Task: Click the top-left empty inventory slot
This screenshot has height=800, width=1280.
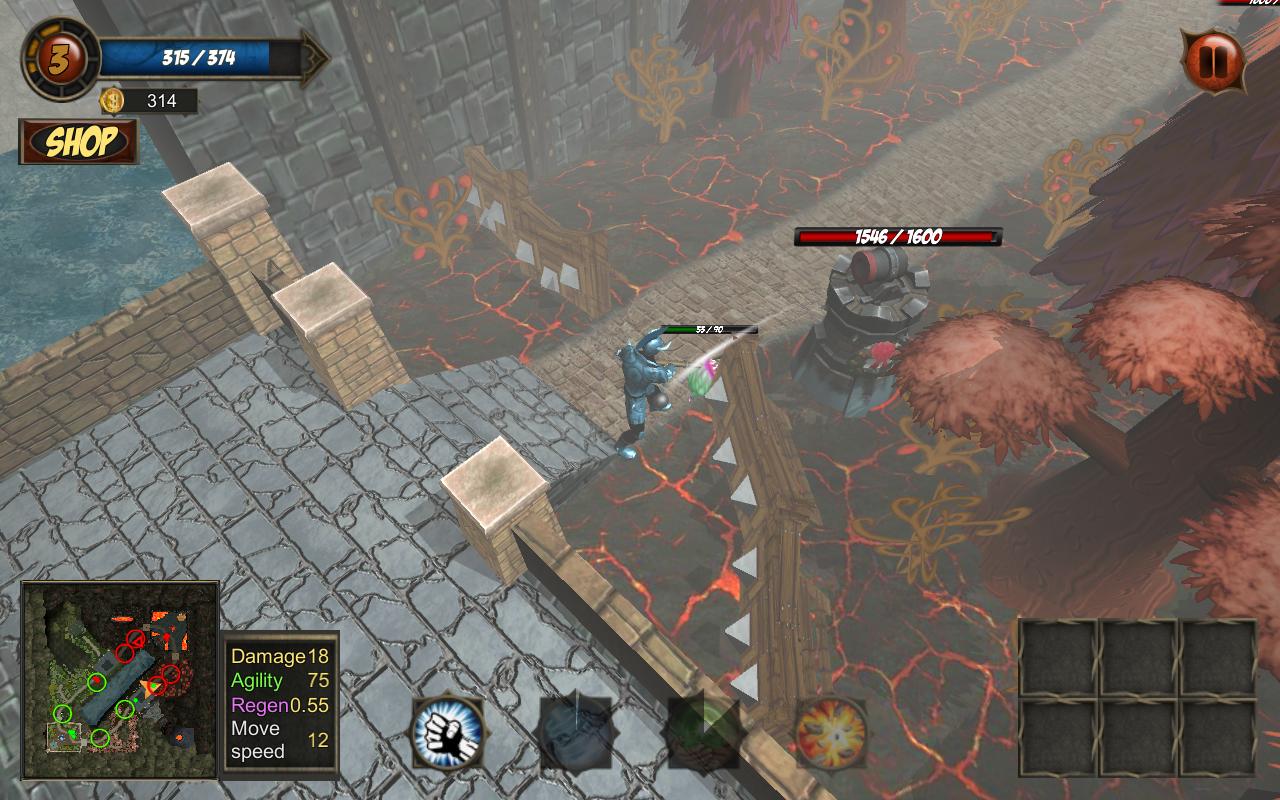Action: [x=1056, y=655]
